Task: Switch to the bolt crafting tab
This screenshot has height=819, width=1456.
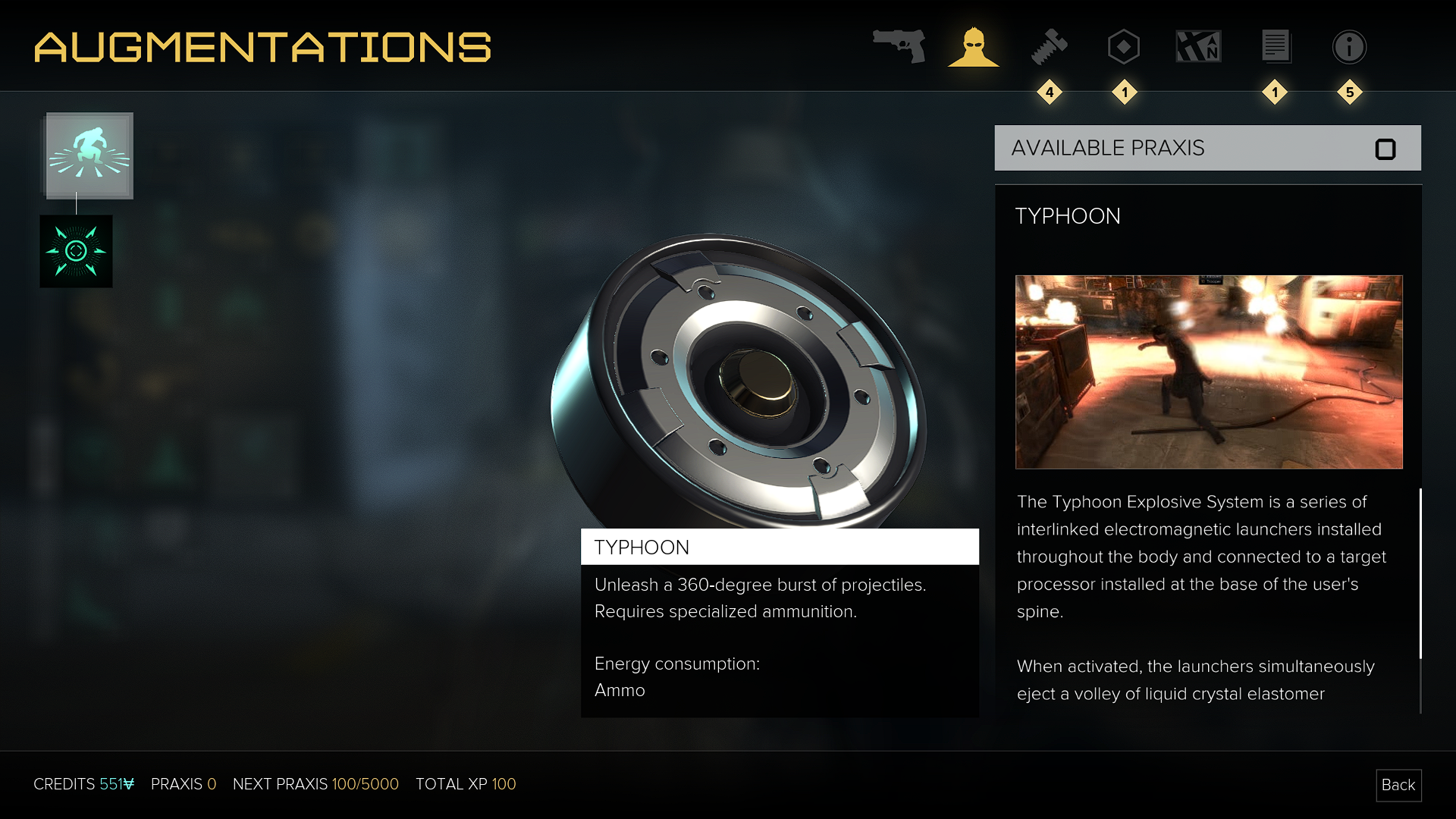Action: coord(1050,47)
